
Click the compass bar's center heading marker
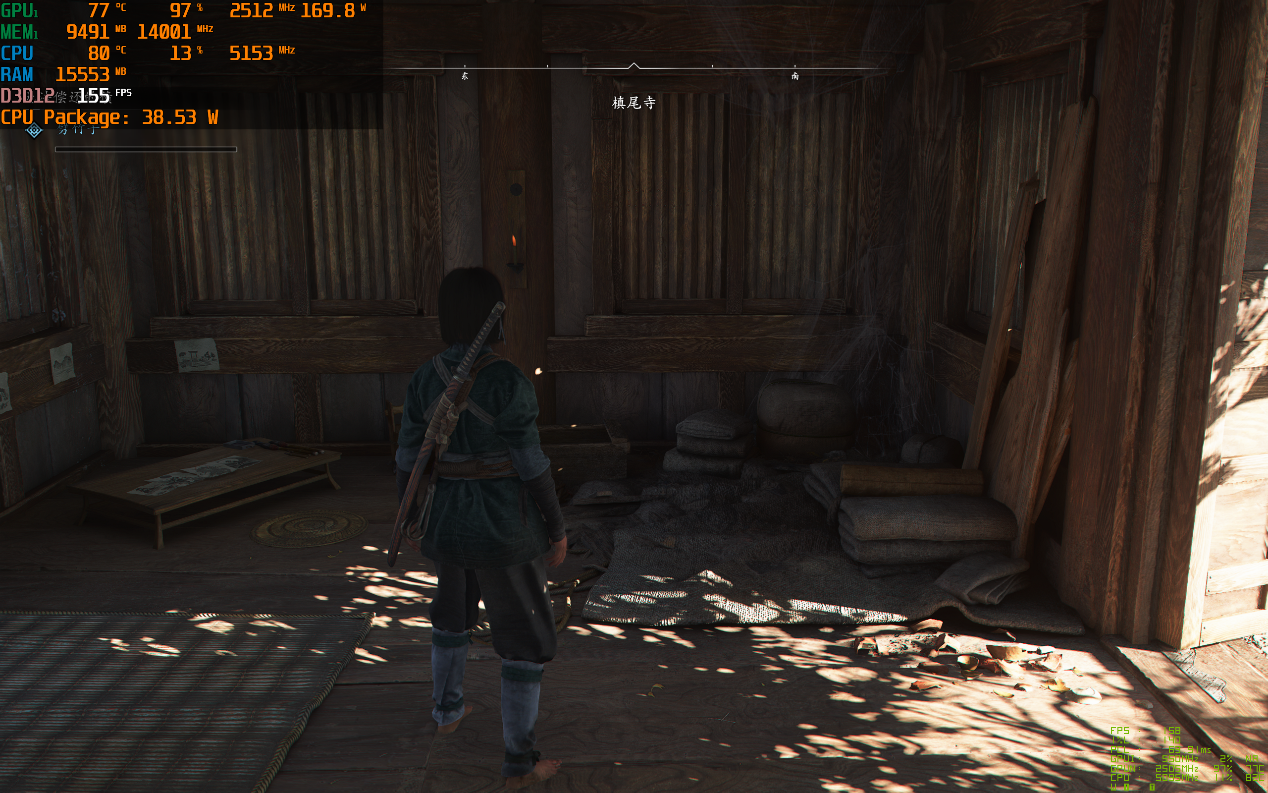pyautogui.click(x=633, y=67)
